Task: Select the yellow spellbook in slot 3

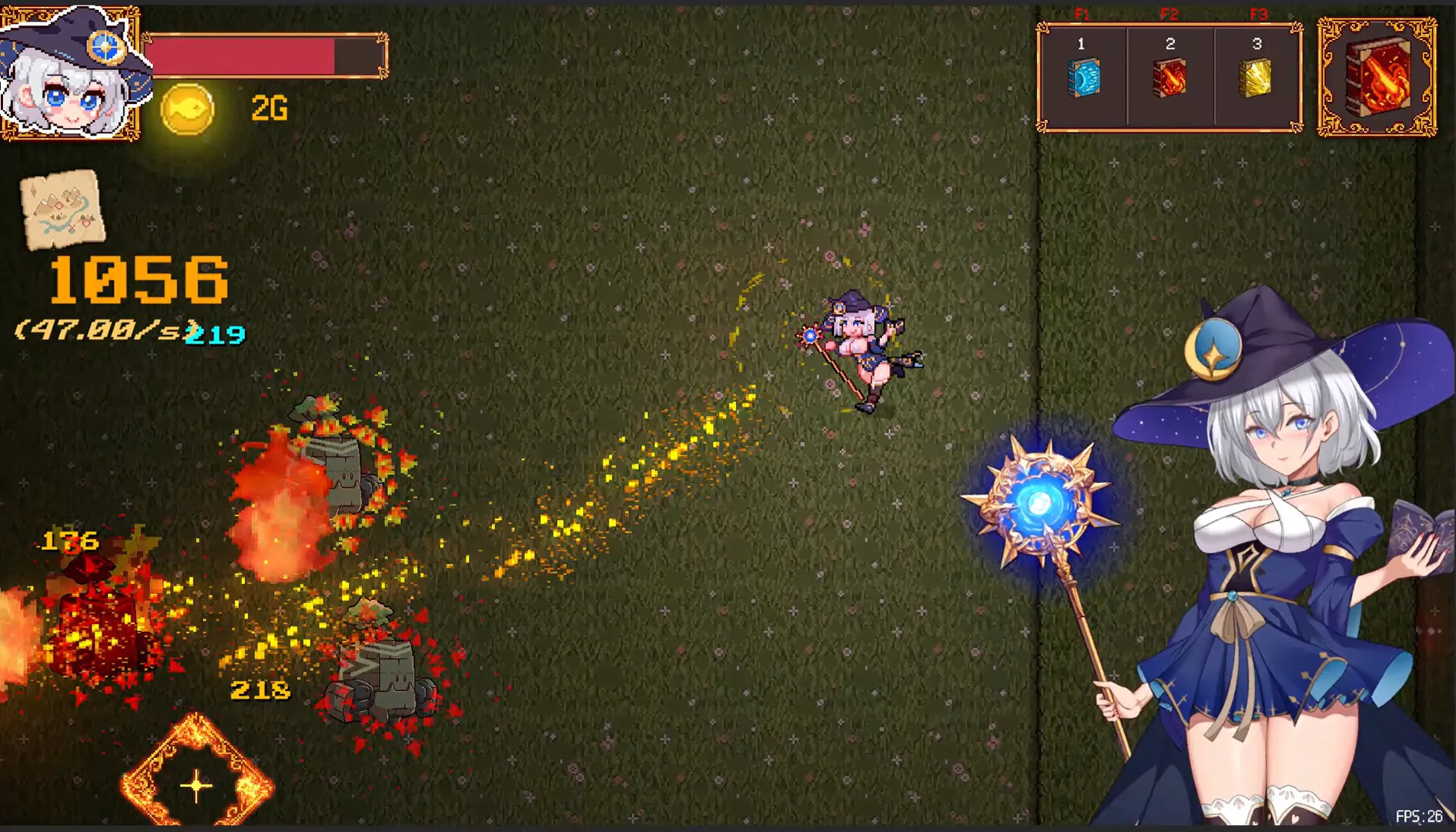Action: 1256,78
